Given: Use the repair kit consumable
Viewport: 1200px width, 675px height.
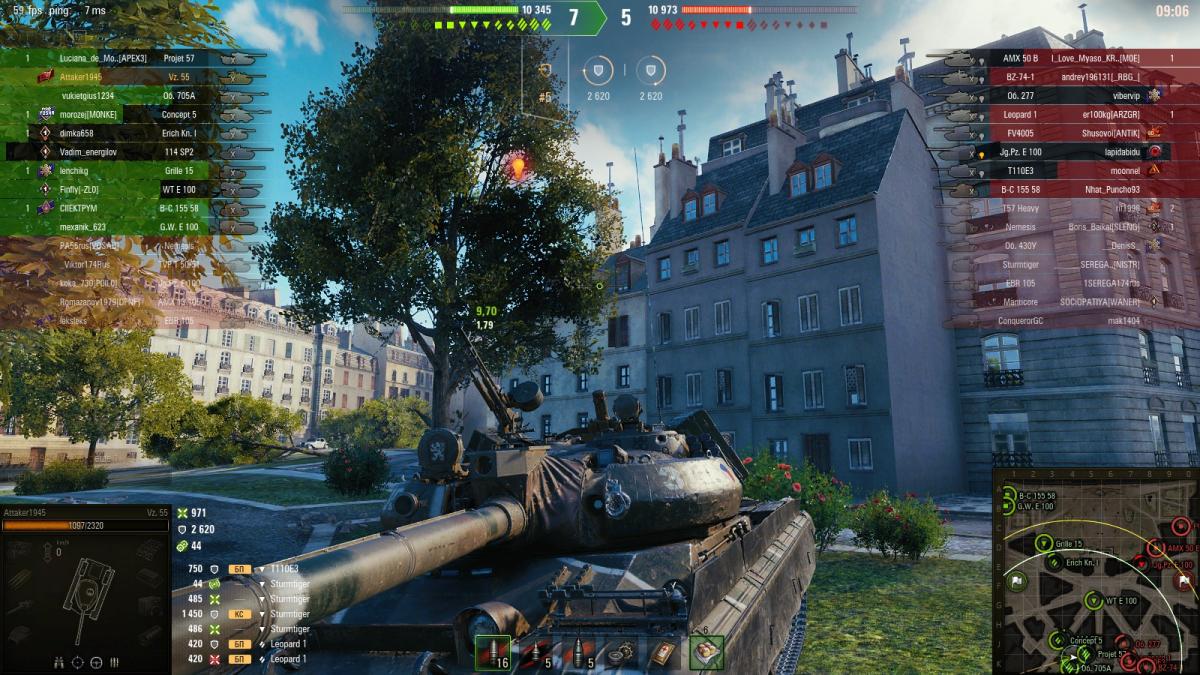Looking at the screenshot, I should click(621, 652).
